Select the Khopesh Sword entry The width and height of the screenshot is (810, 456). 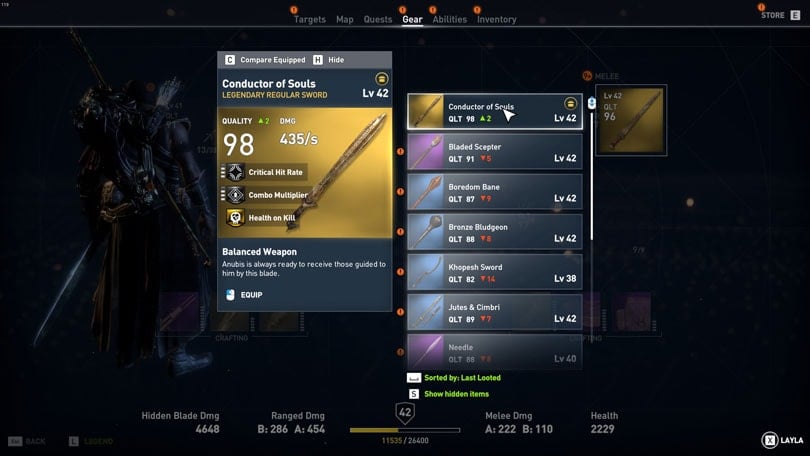coord(494,272)
